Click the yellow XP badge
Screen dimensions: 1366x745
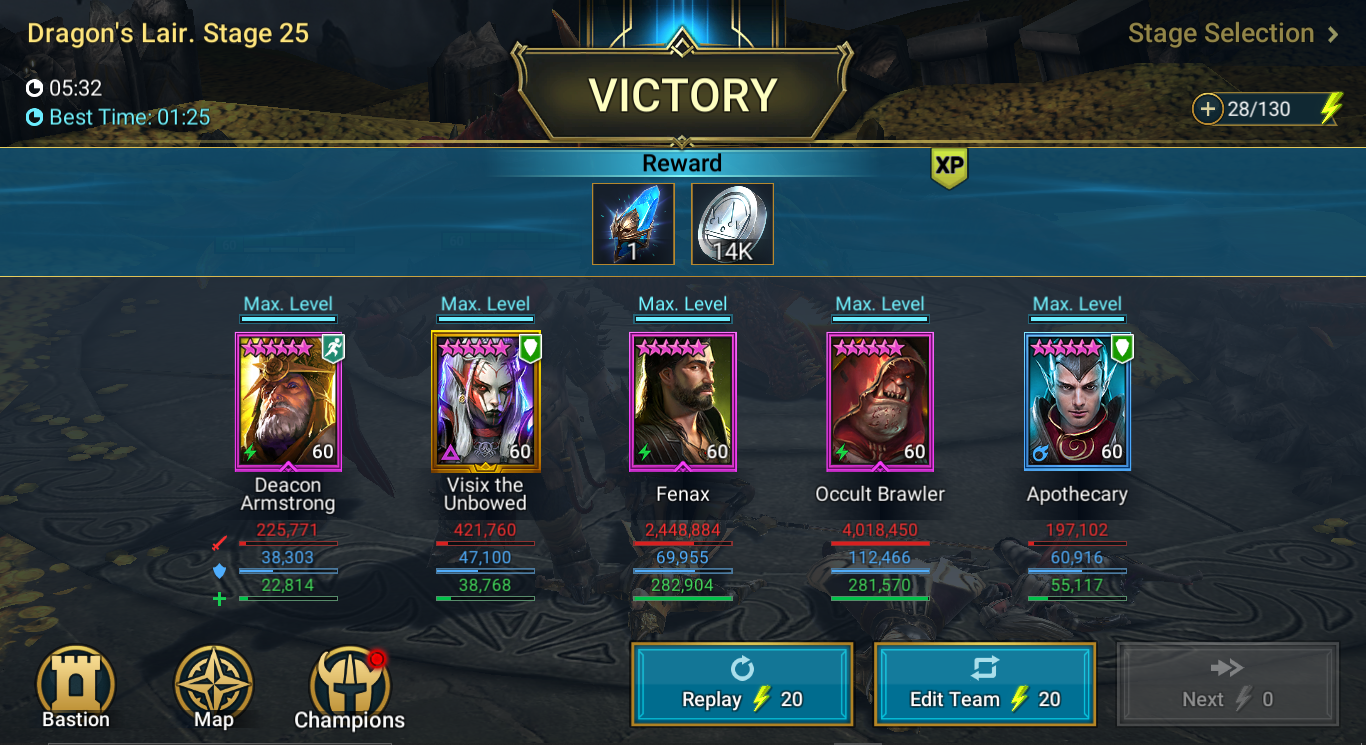click(949, 168)
